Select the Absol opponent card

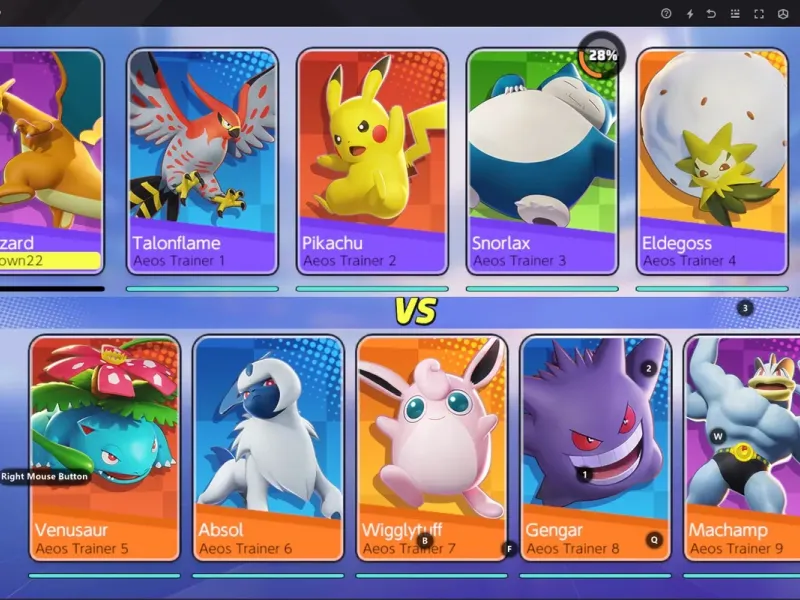tap(268, 445)
